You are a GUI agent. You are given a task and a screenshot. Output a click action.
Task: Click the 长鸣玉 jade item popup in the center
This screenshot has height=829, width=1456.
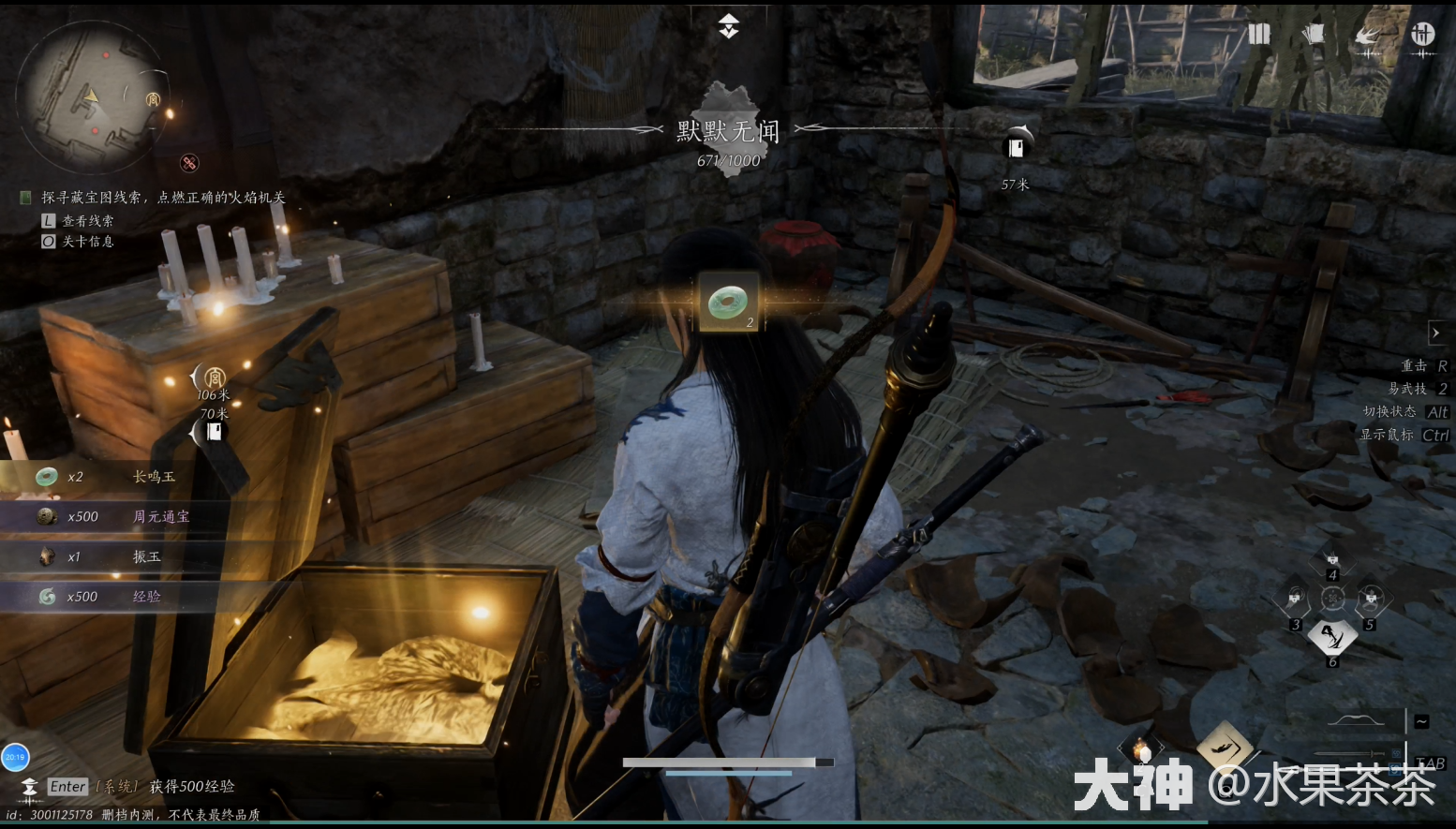[x=728, y=302]
